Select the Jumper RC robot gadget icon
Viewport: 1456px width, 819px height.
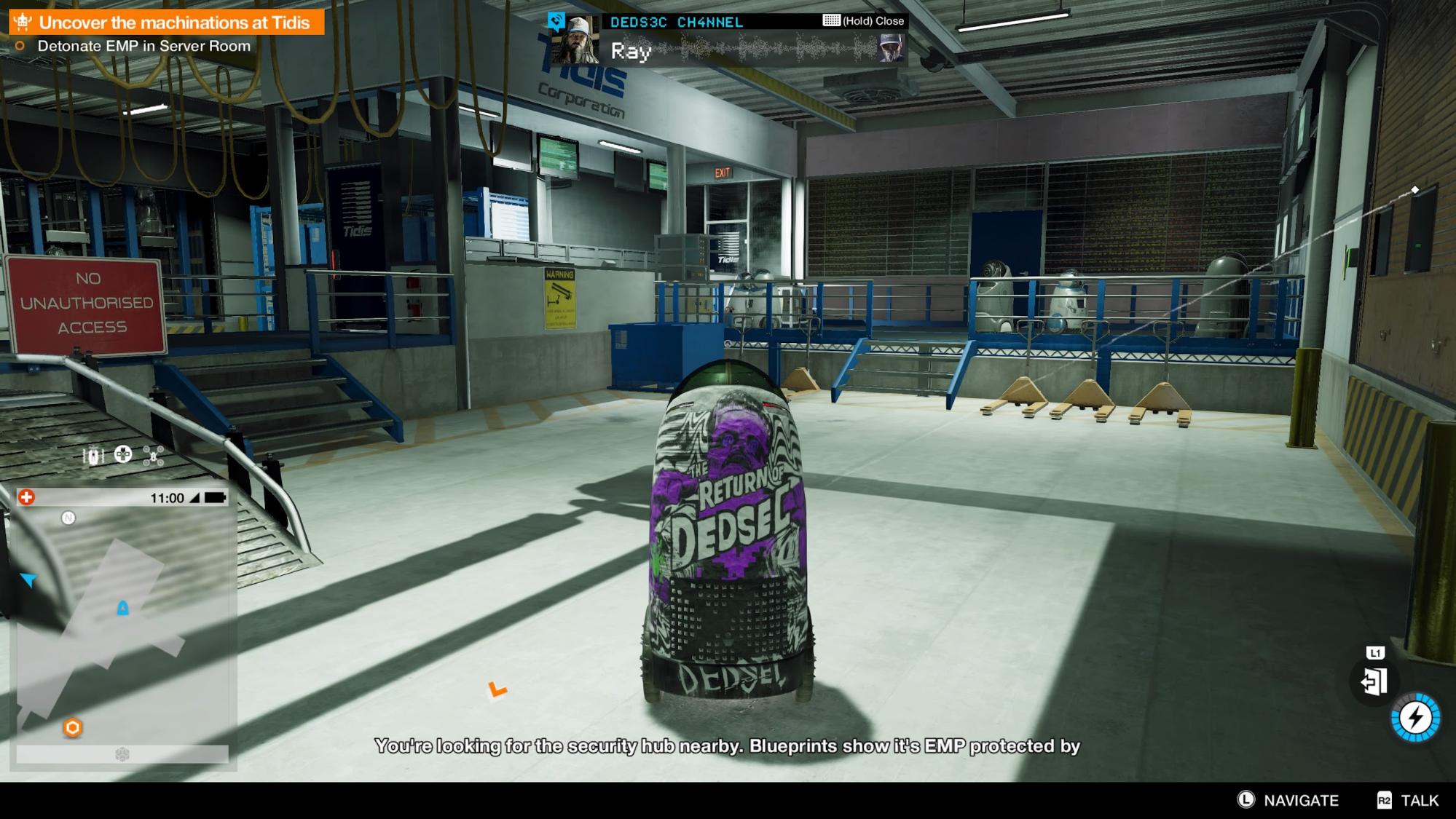coord(93,456)
